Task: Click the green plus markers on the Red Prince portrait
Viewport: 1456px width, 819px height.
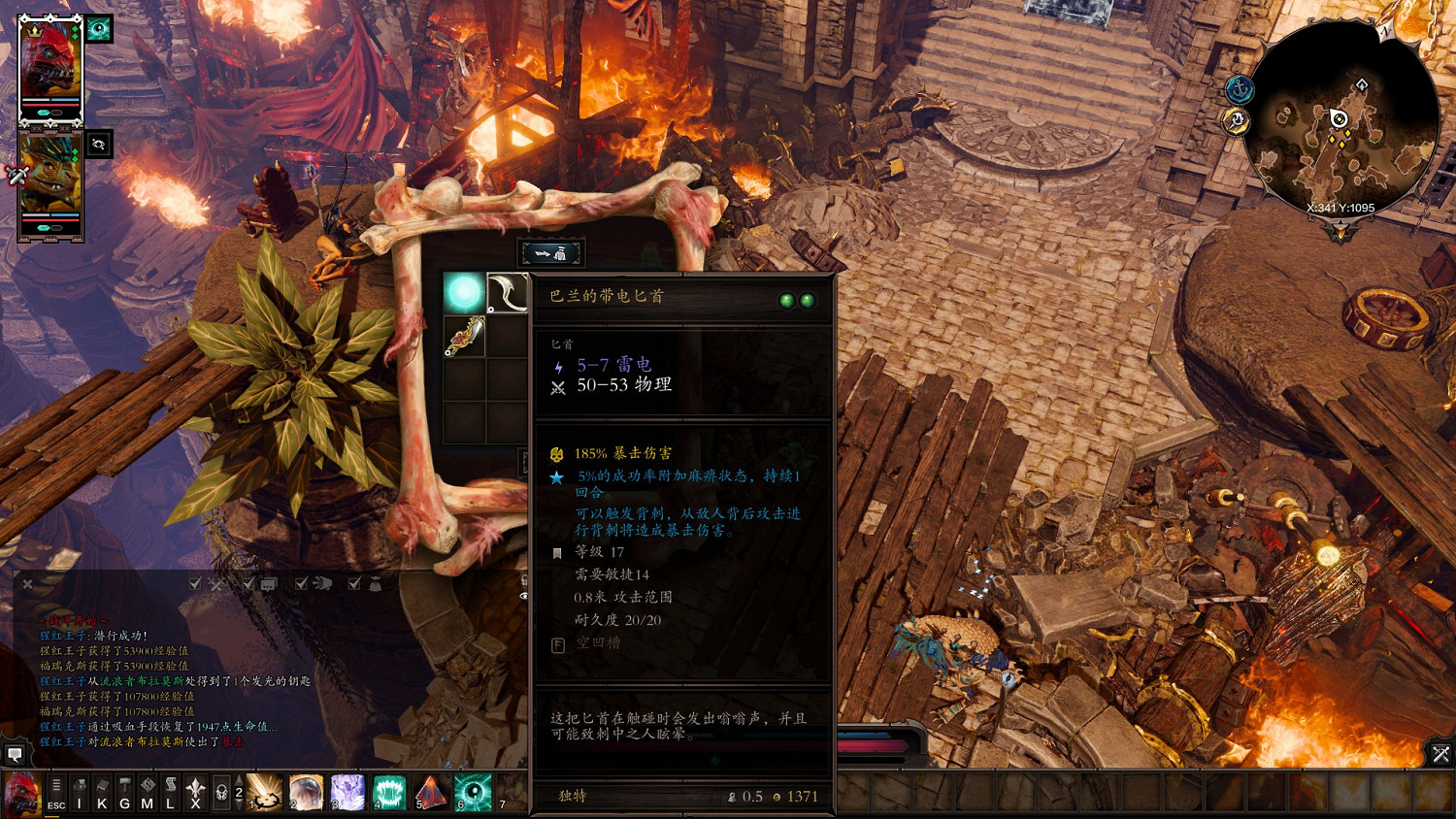Action: [x=74, y=30]
